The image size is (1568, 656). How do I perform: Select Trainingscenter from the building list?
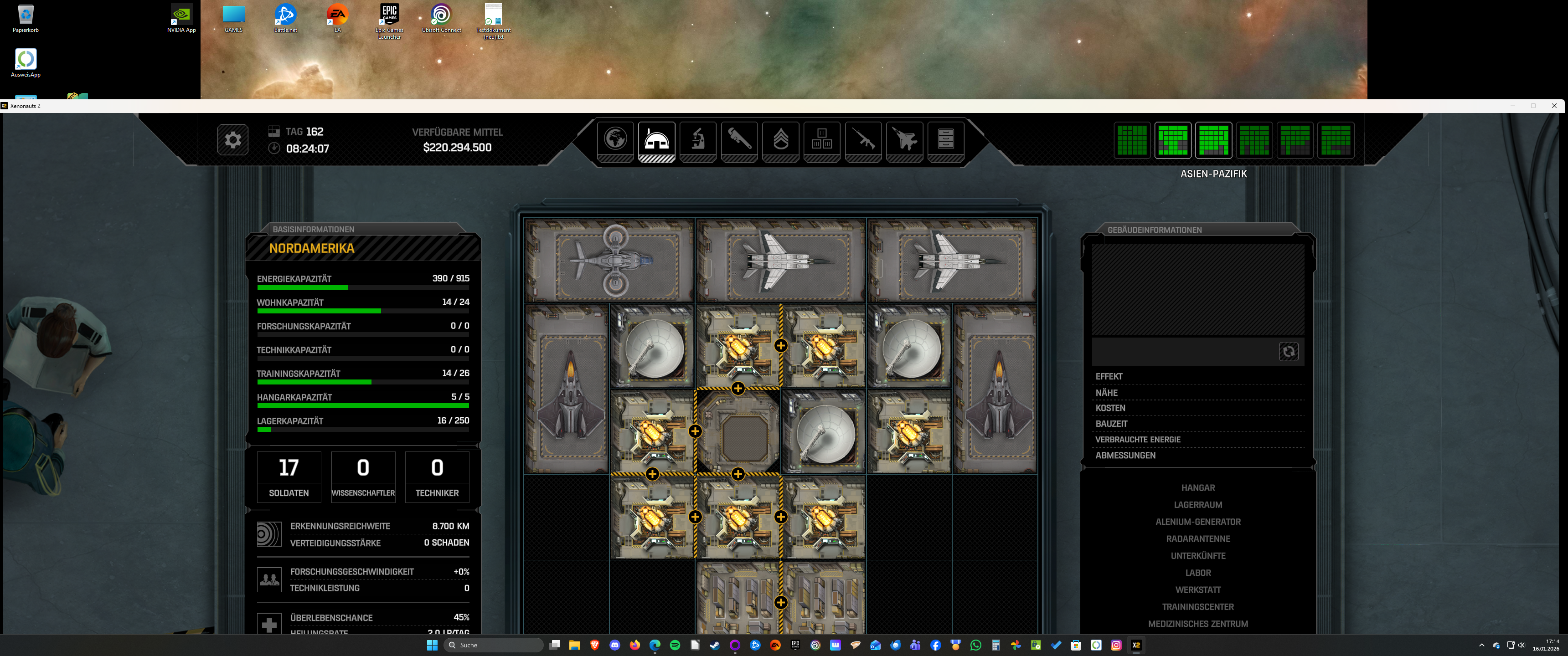[1197, 607]
